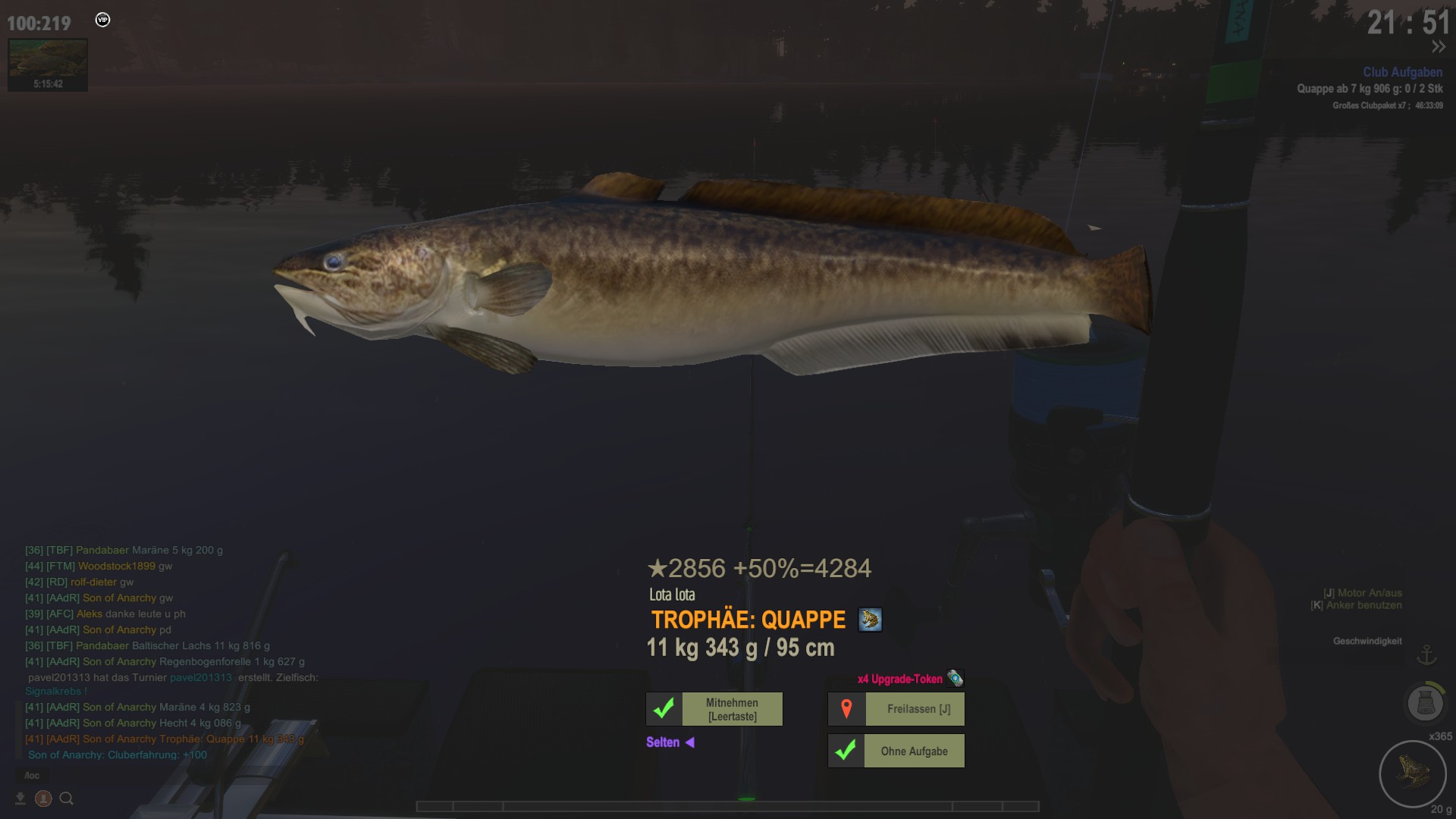Screen dimensions: 1456x819
Task: Open the keepnet fish cage icon
Action: pyautogui.click(x=1424, y=703)
